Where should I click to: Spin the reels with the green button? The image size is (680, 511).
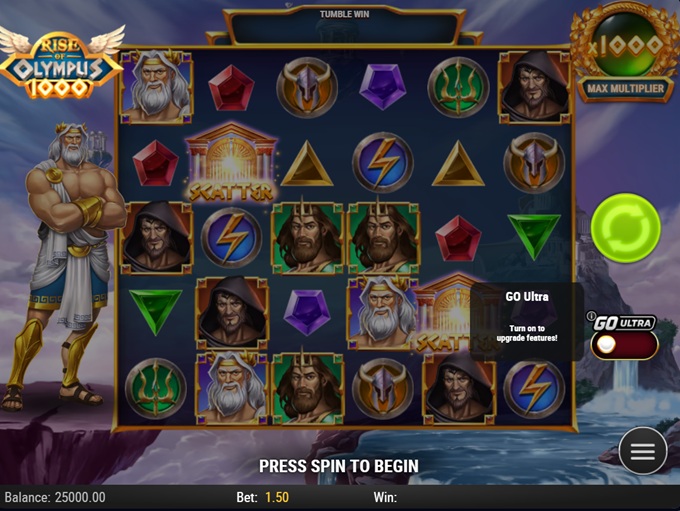pos(625,228)
